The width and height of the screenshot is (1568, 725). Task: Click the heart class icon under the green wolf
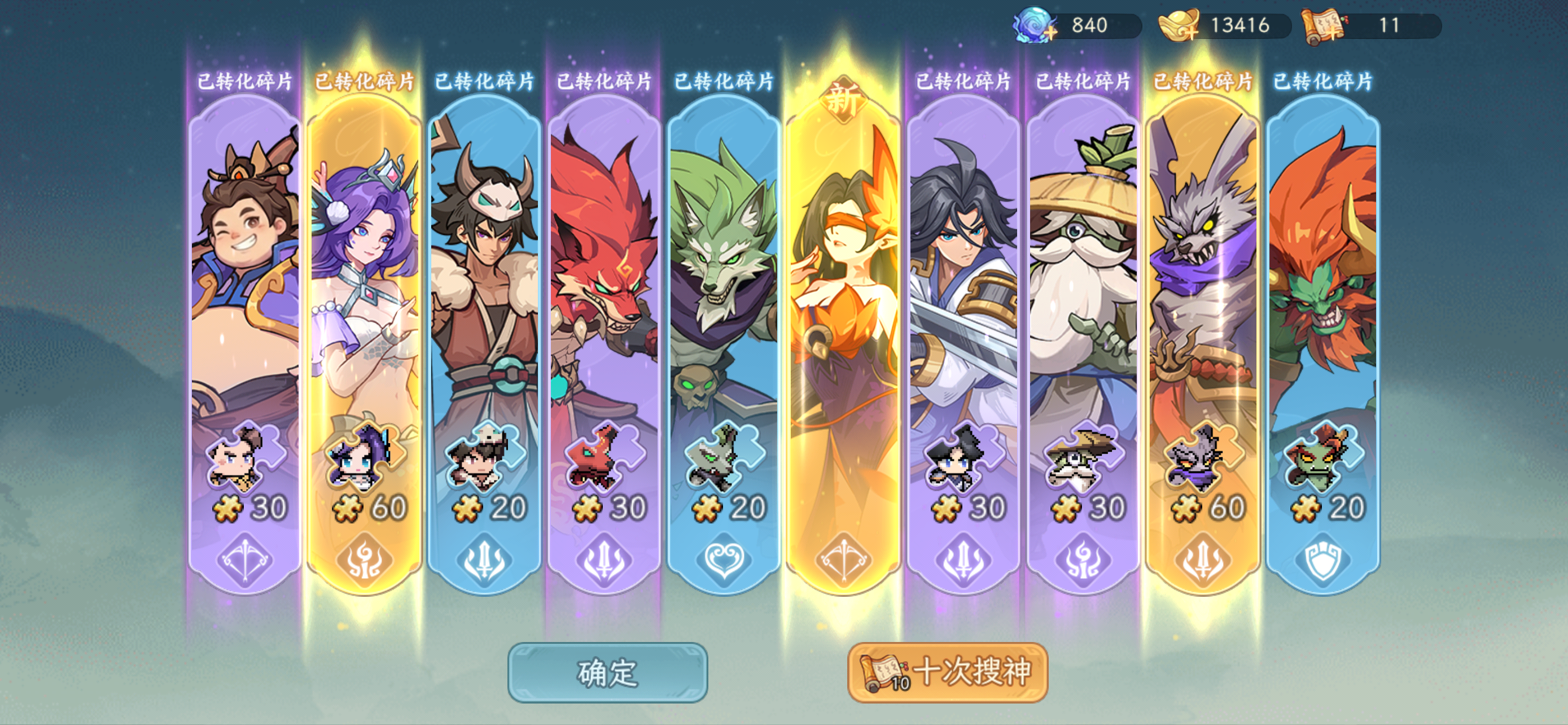[x=724, y=561]
